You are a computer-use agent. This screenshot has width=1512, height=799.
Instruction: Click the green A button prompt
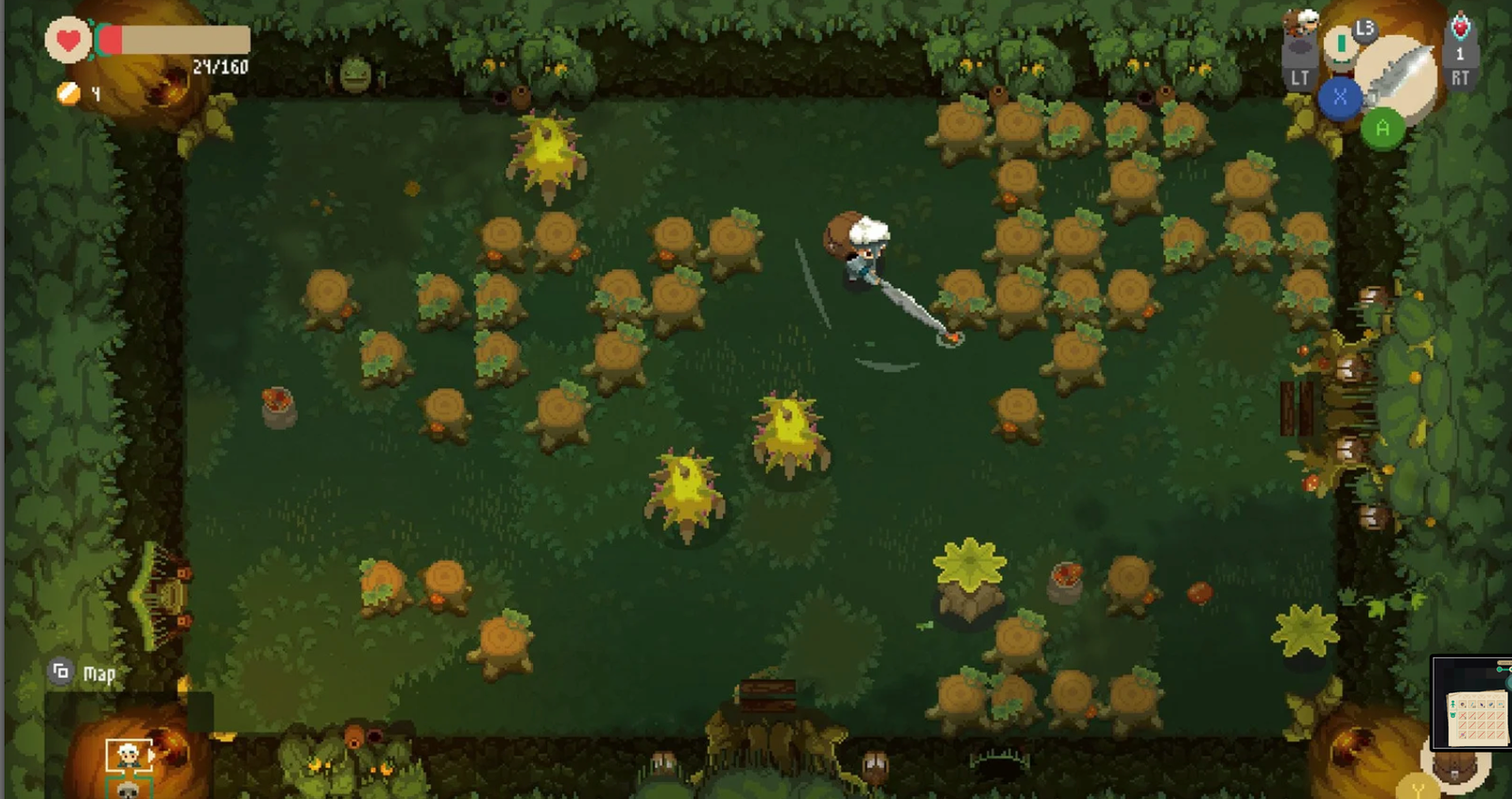coord(1383,127)
